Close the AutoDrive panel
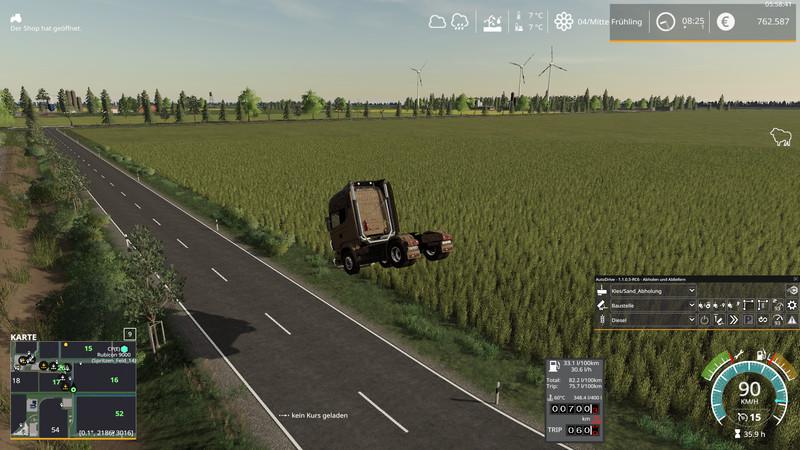The height and width of the screenshot is (450, 800). tap(794, 279)
